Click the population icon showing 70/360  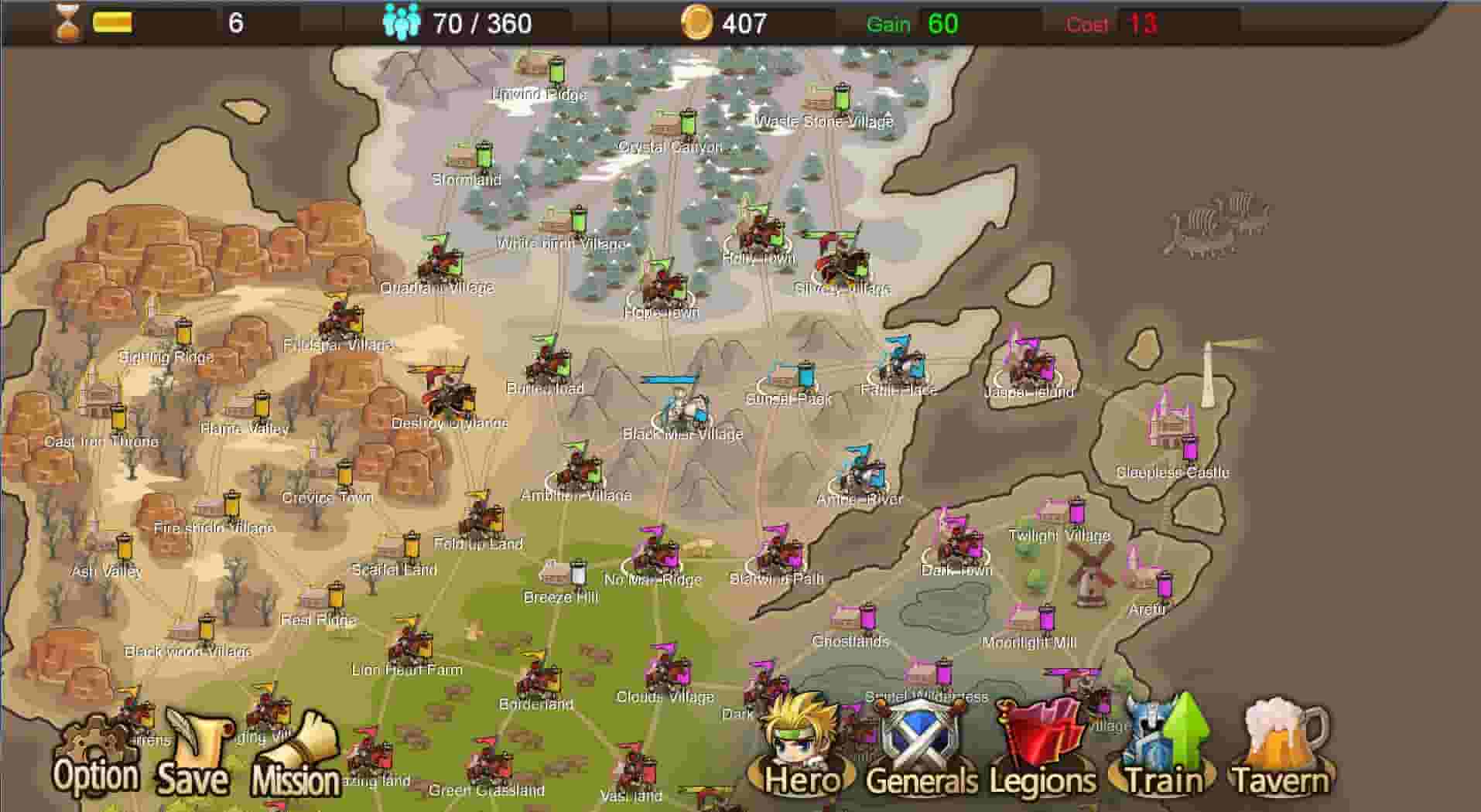click(399, 22)
